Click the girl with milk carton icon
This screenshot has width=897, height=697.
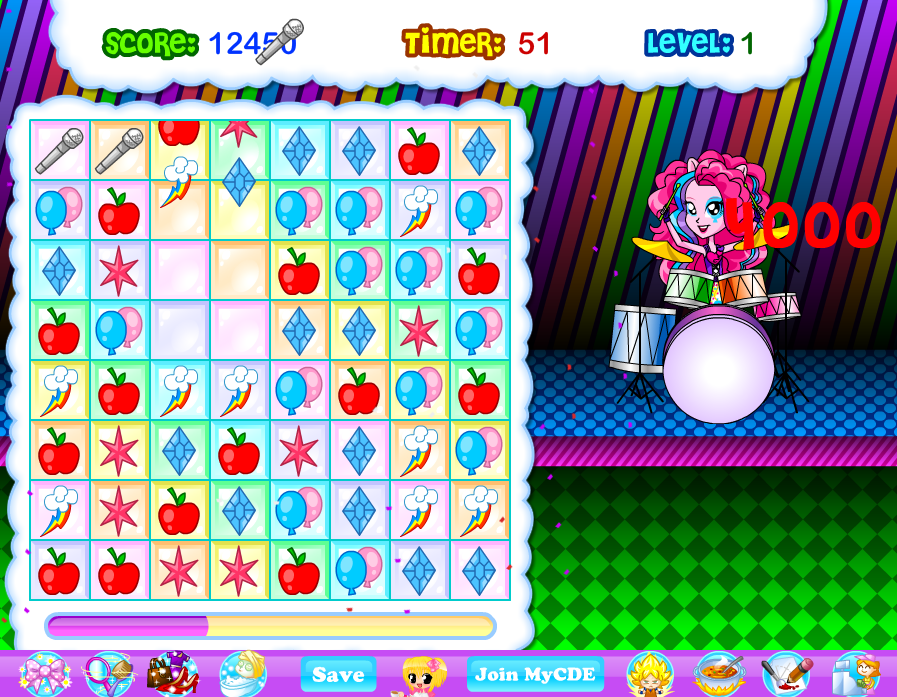click(855, 674)
